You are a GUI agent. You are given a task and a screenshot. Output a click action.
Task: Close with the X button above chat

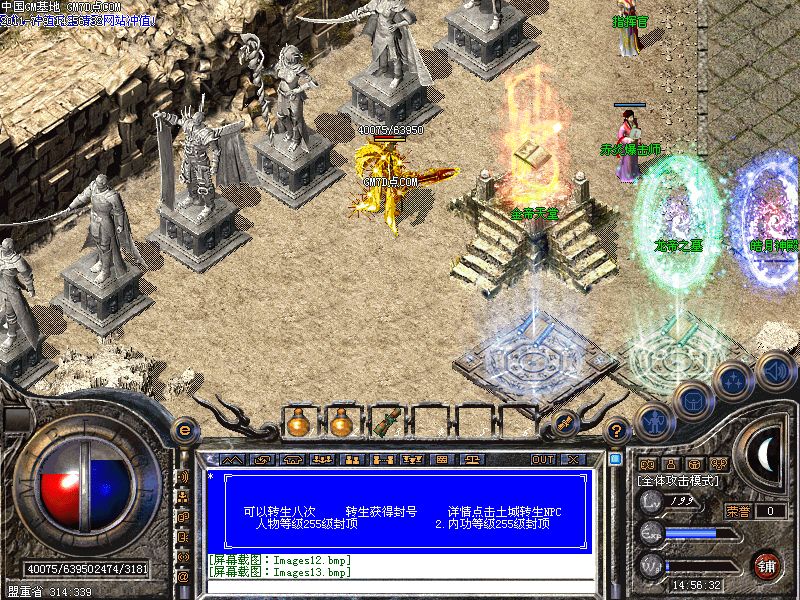[573, 460]
